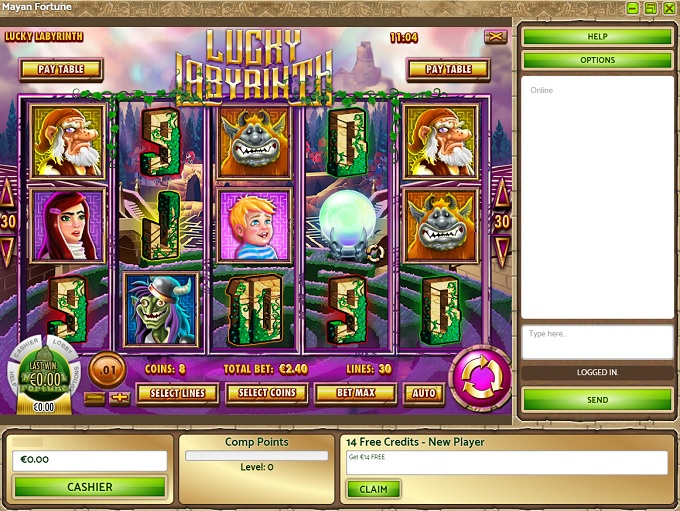Decrease coin value with minus button
Viewport: 680px width, 511px height.
pyautogui.click(x=93, y=398)
